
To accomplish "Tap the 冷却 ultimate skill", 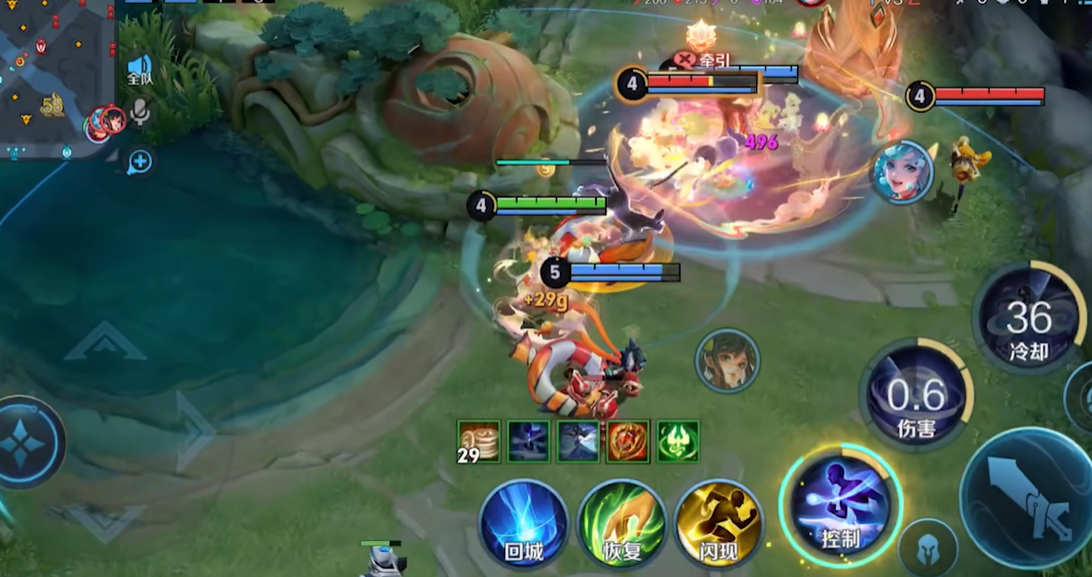I will tap(1028, 318).
